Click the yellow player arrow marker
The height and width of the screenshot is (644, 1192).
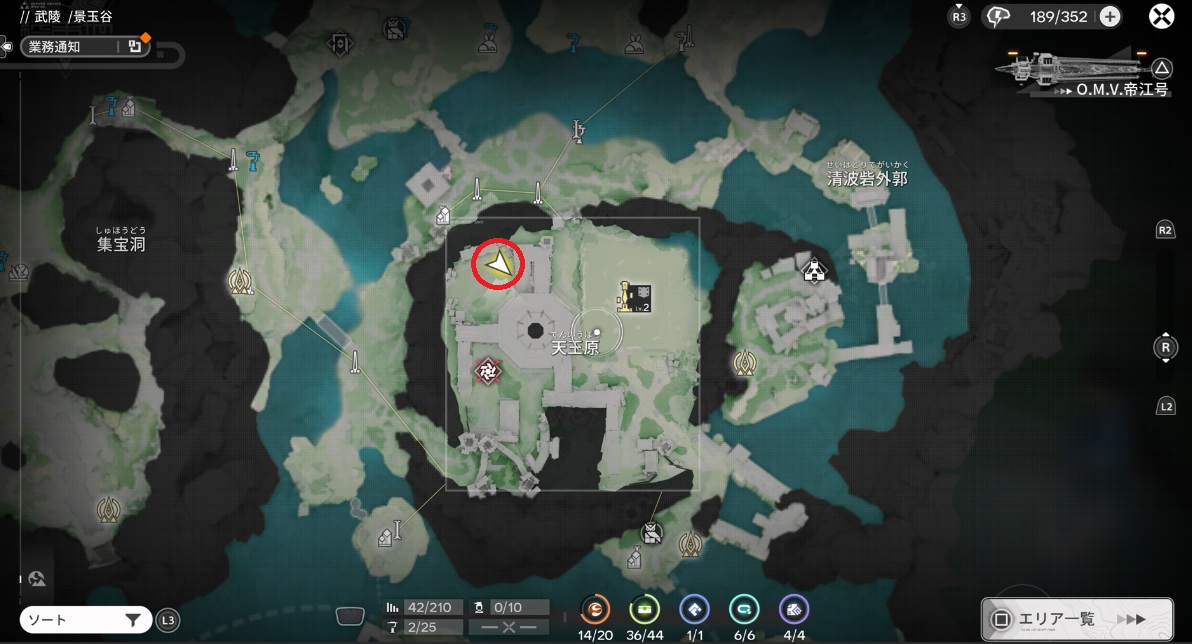pos(498,264)
